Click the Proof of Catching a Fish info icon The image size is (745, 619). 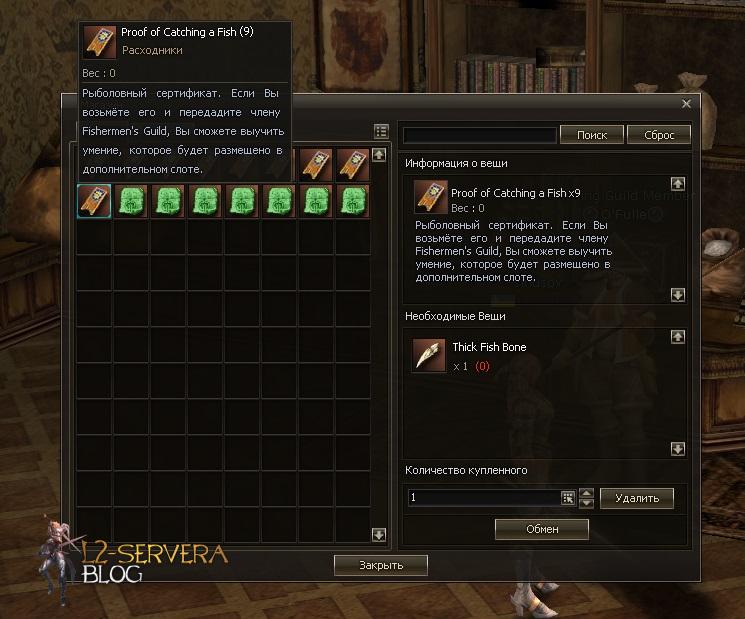430,198
